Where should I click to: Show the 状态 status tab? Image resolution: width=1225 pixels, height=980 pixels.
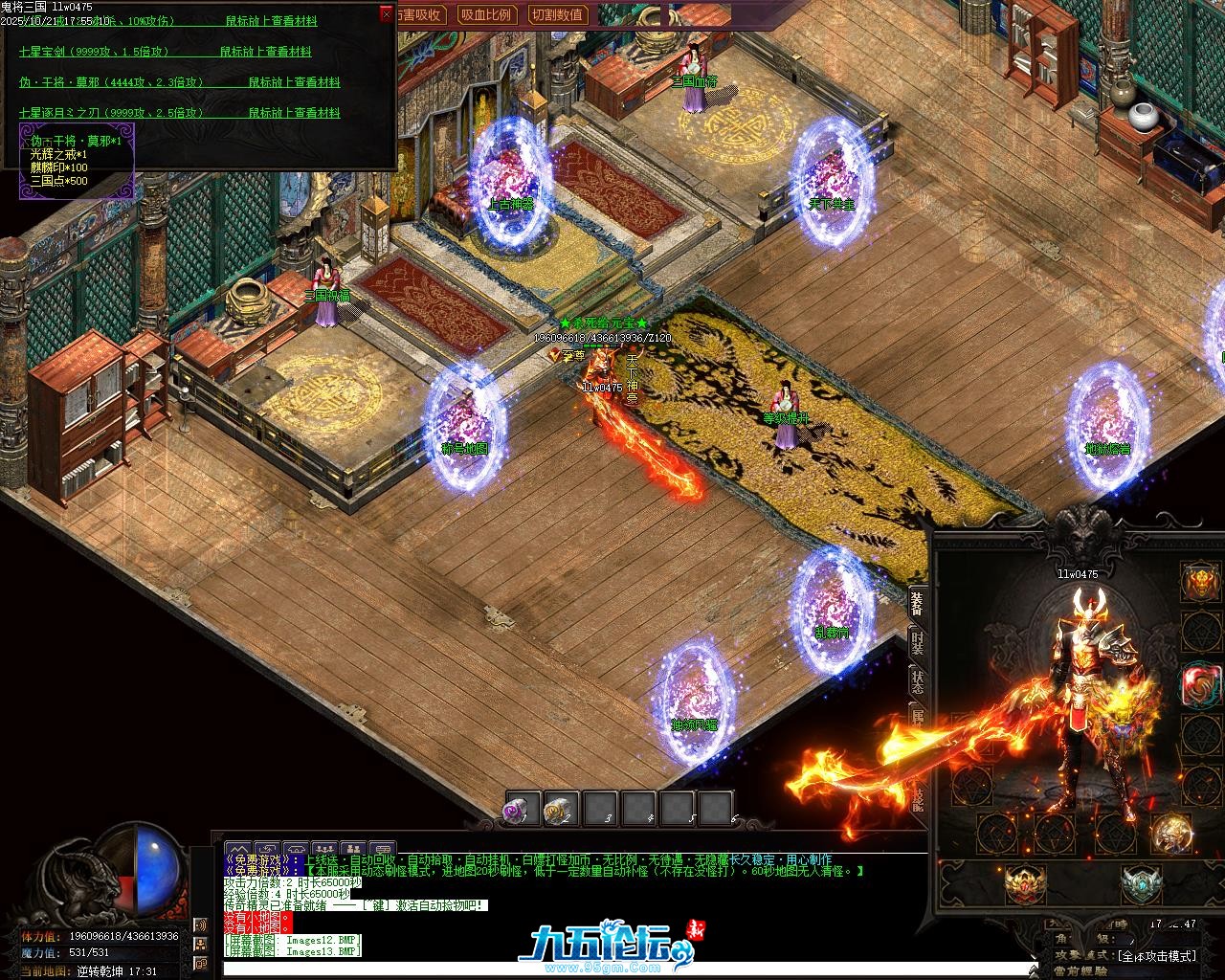point(917,681)
